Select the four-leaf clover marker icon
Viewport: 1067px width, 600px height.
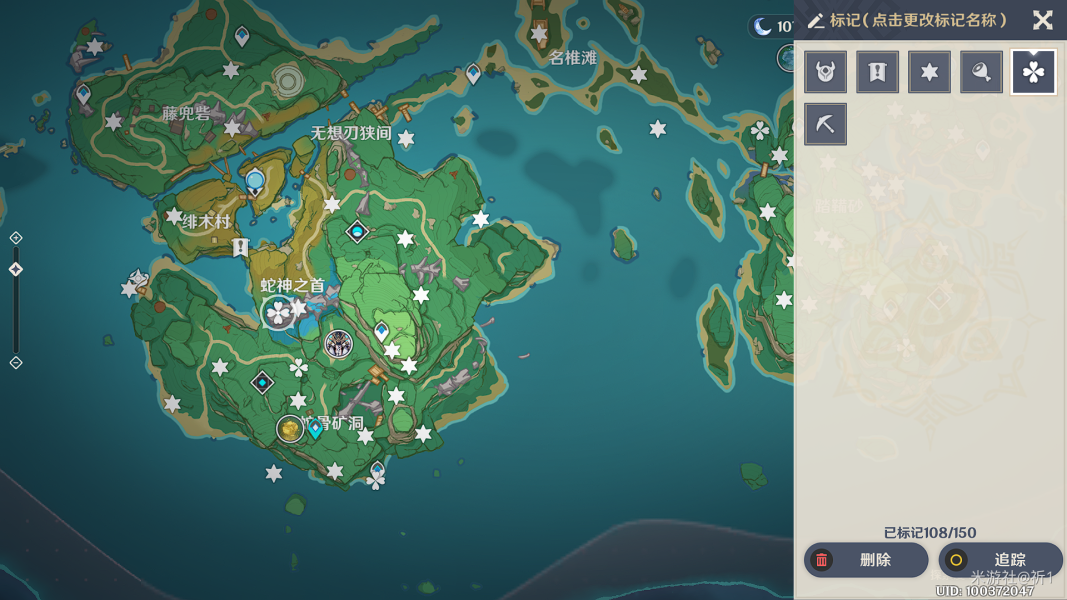[x=1033, y=72]
